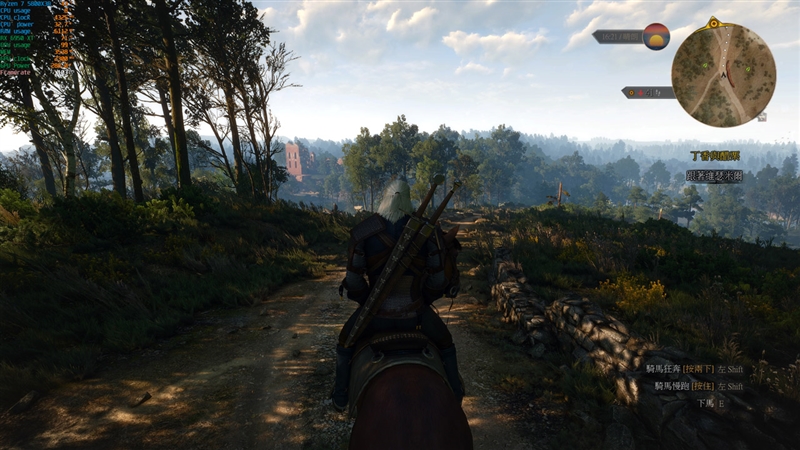800x450 pixels.
Task: Select the sunset weather icon
Action: pos(656,36)
